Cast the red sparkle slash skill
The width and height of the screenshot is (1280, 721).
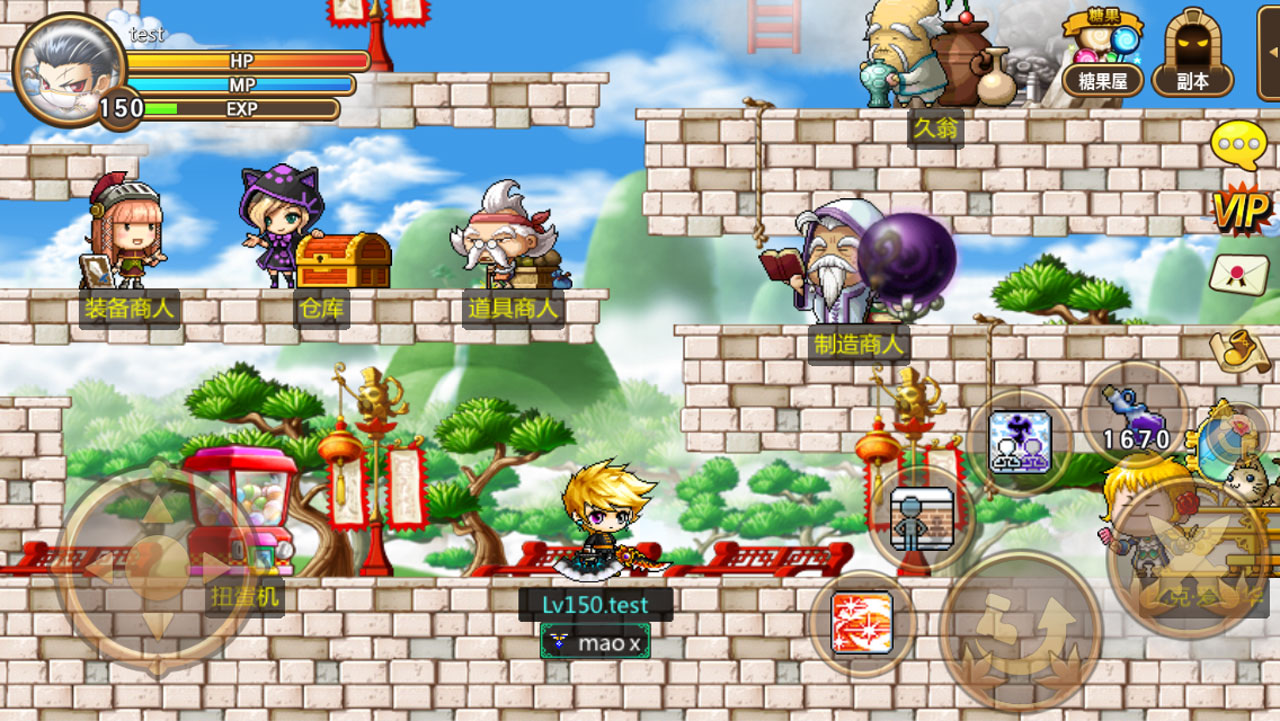[861, 623]
